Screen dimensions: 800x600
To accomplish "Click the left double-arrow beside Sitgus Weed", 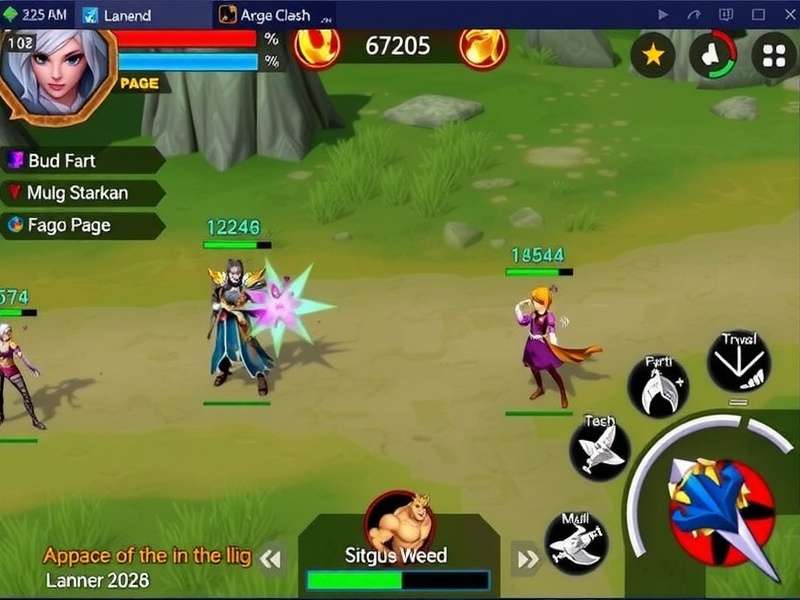I will (270, 559).
